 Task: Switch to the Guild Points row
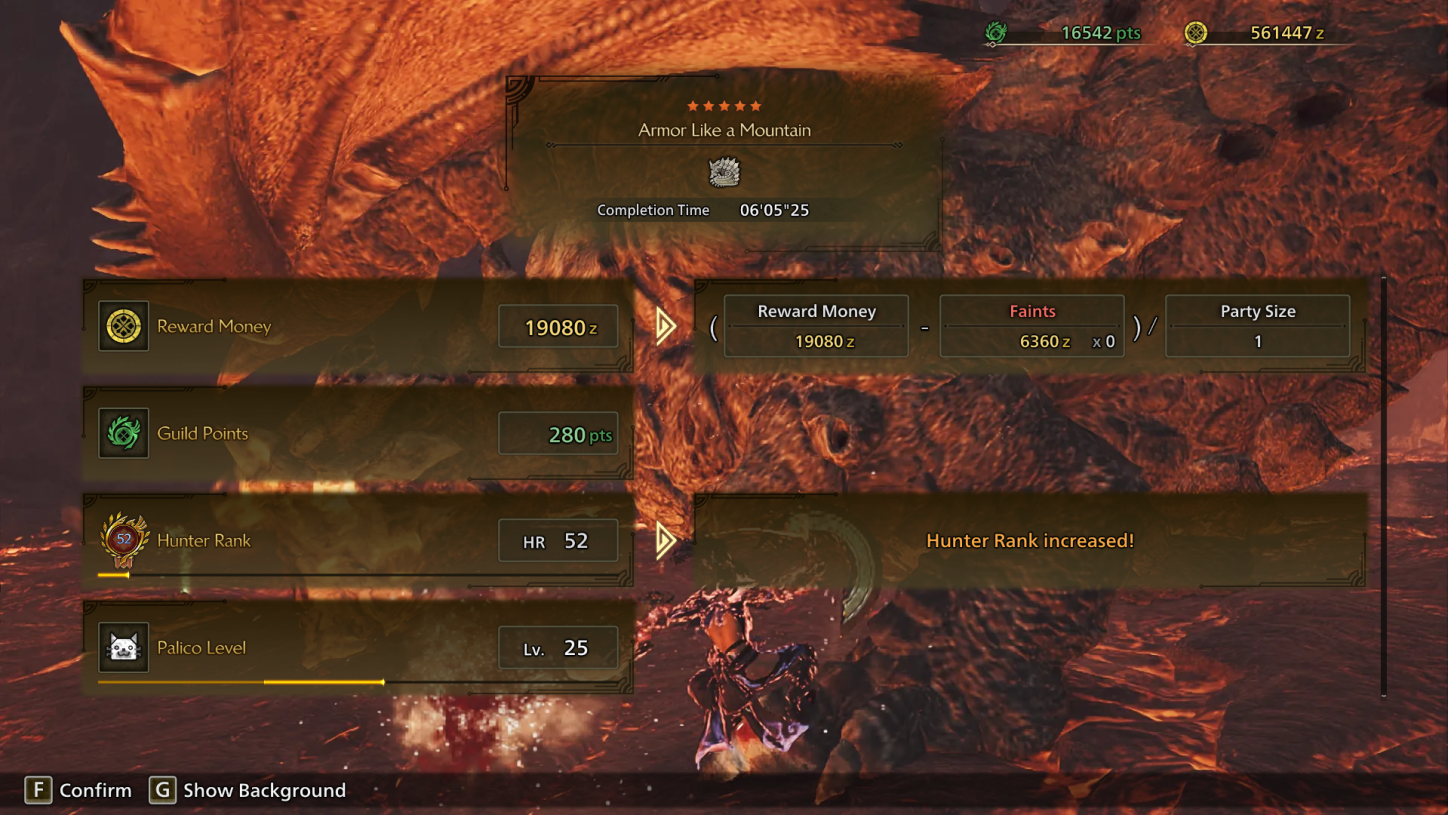(x=358, y=433)
